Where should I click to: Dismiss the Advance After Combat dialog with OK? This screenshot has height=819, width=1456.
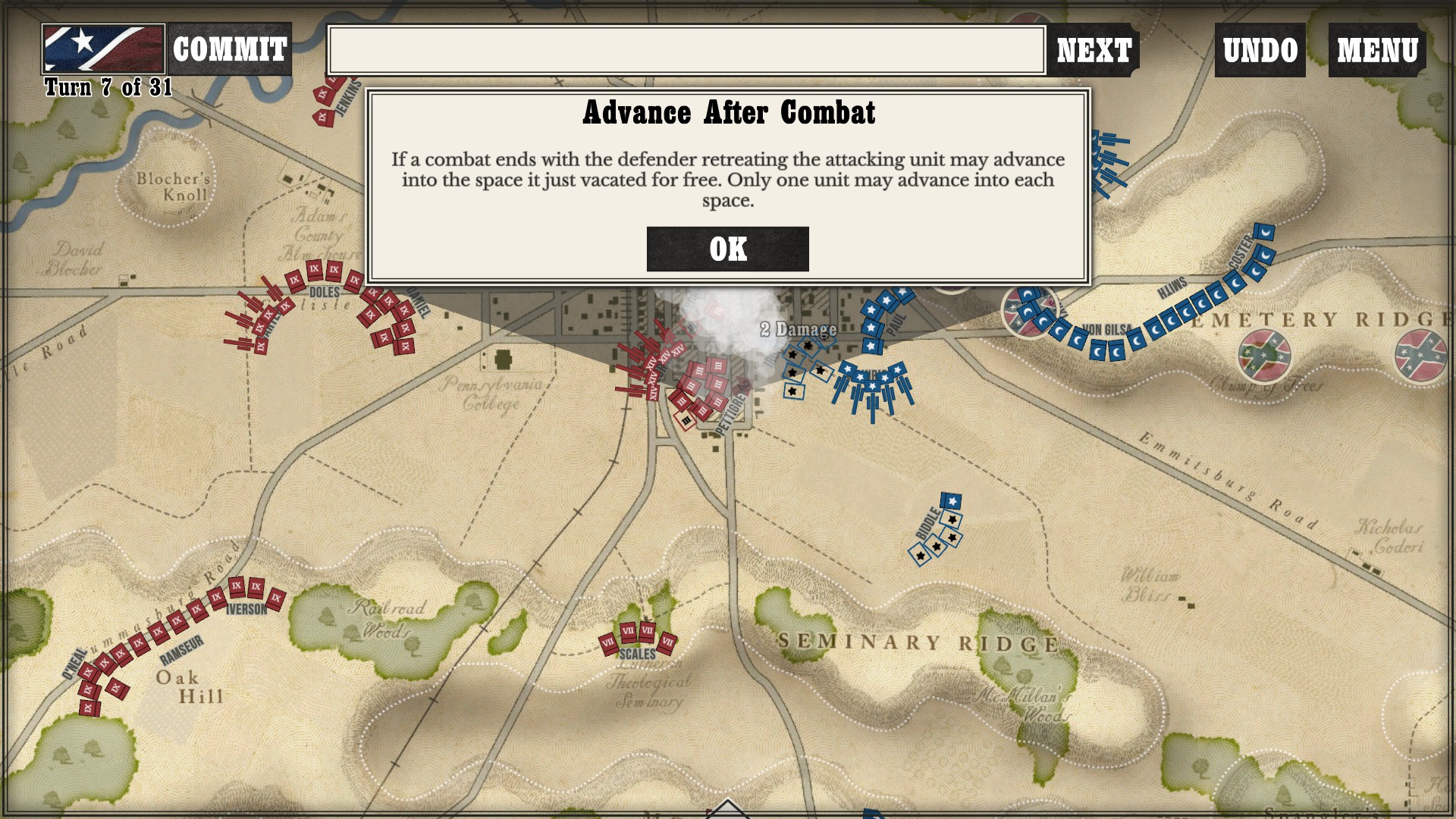[x=727, y=249]
